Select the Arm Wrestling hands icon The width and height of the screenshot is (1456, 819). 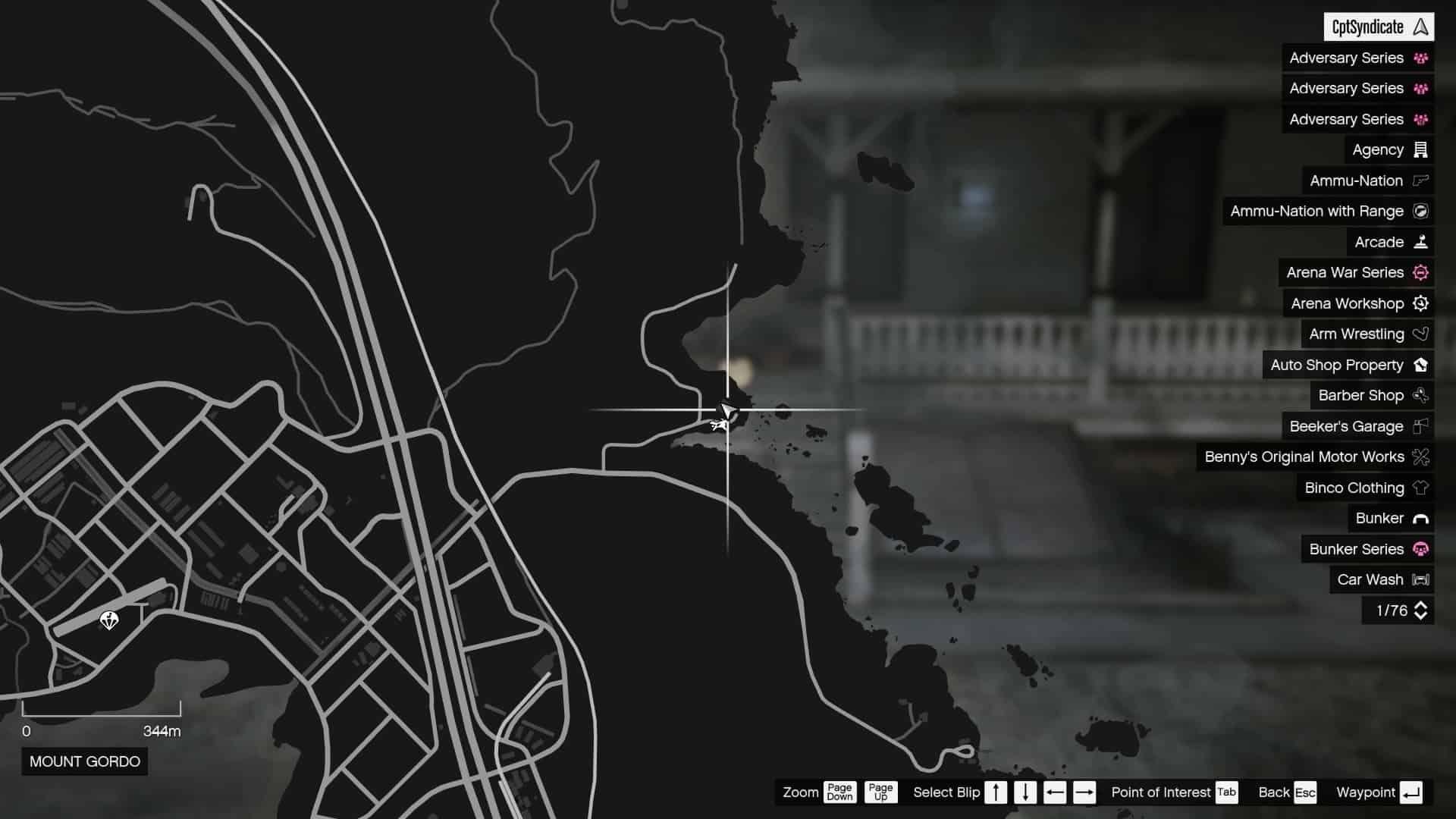coord(1420,334)
